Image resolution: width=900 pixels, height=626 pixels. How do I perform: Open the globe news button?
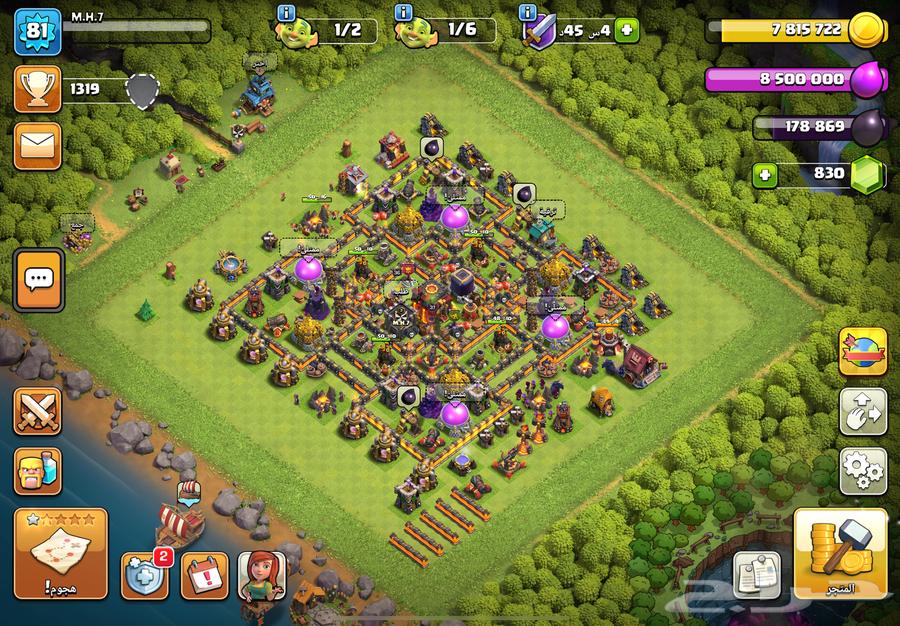click(863, 351)
